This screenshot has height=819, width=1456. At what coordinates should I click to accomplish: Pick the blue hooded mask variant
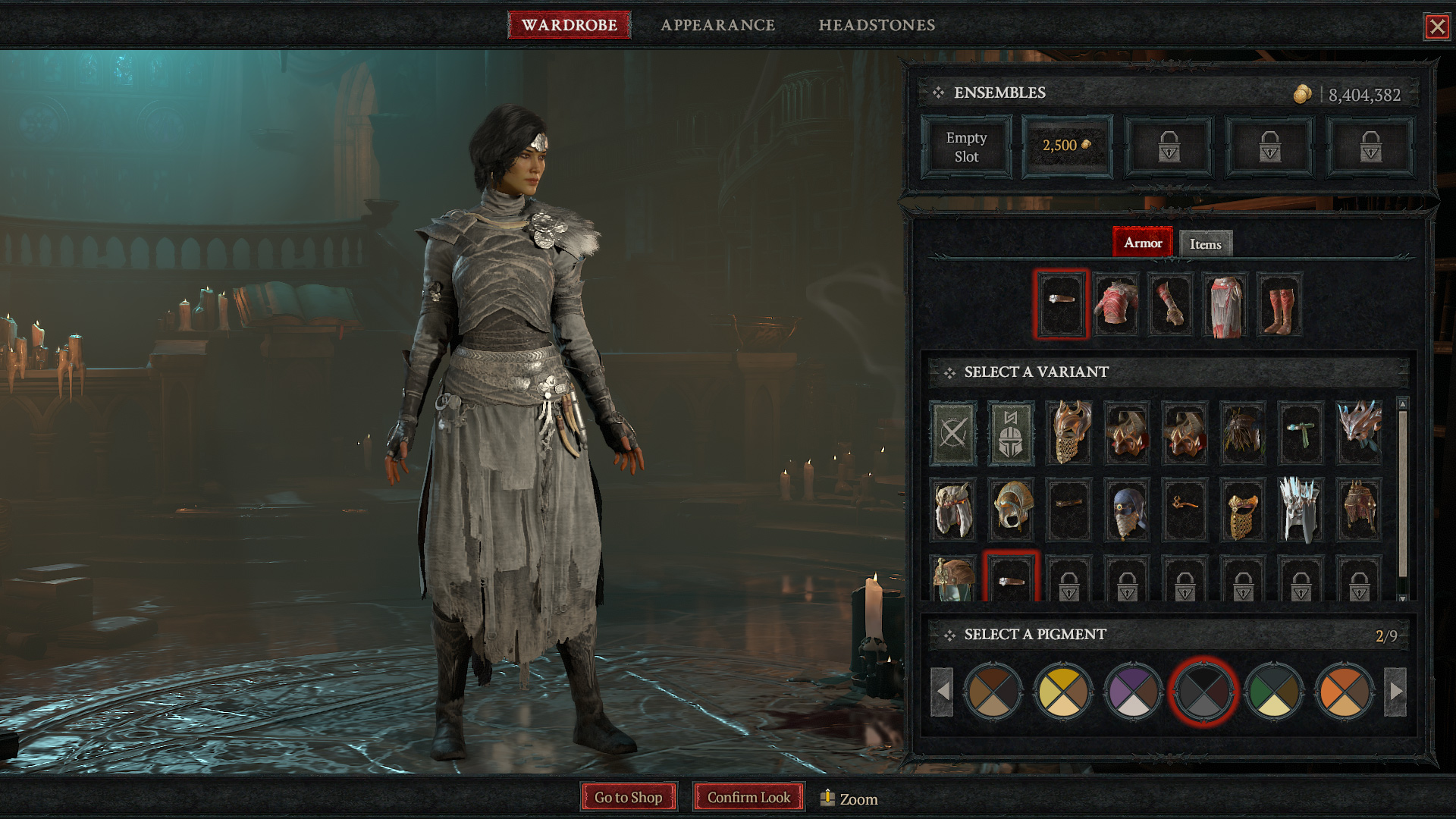coord(1127,510)
